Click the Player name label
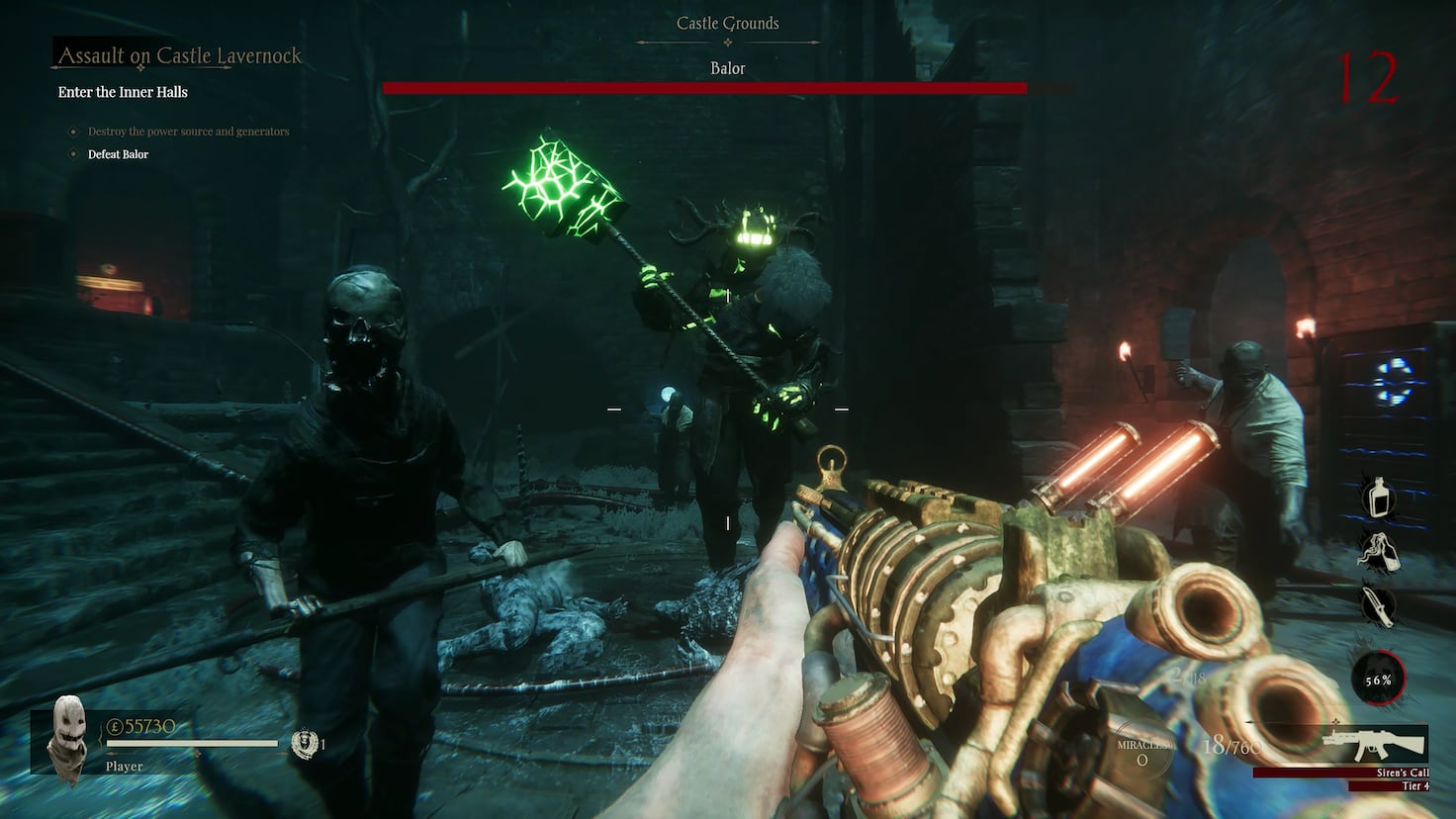 pyautogui.click(x=124, y=766)
